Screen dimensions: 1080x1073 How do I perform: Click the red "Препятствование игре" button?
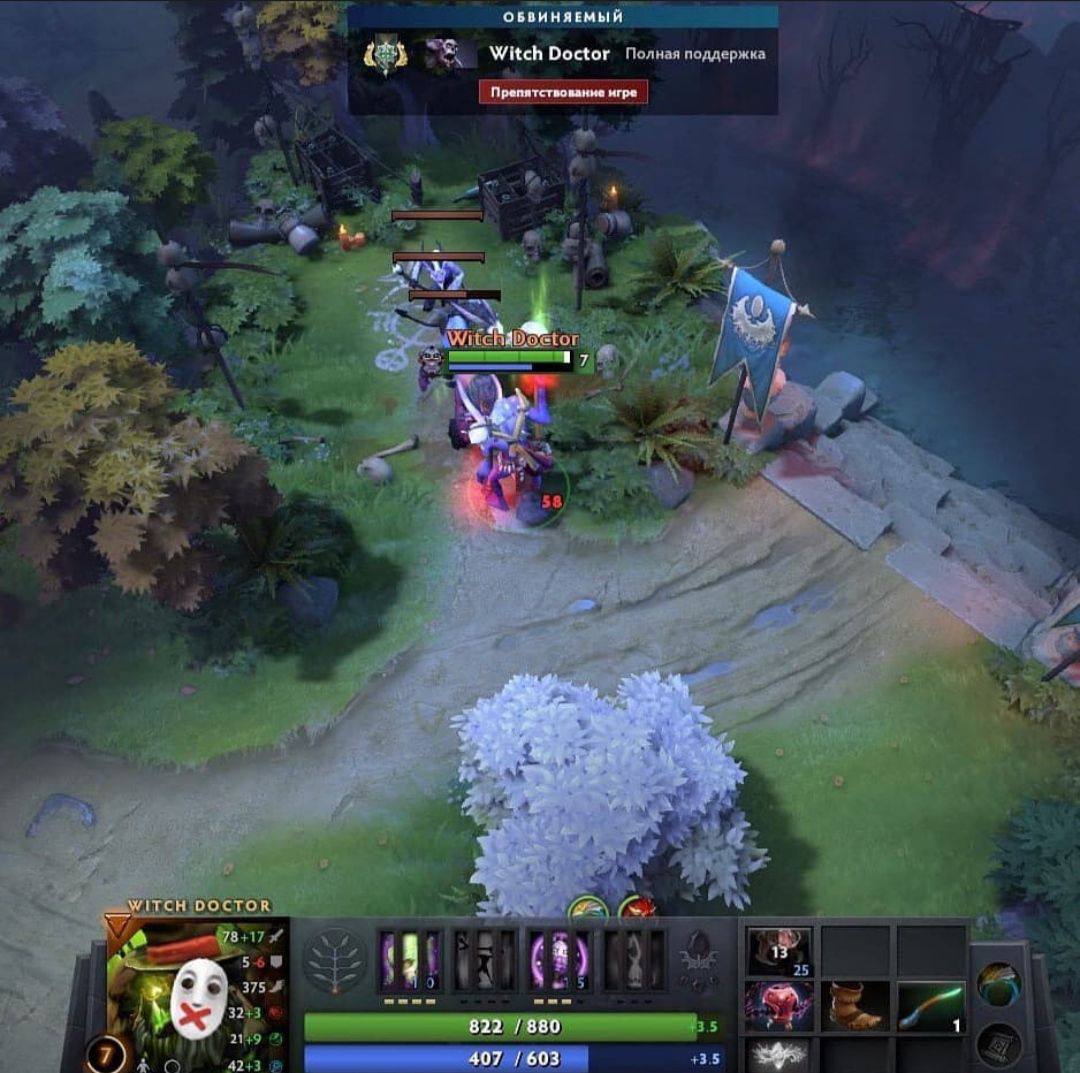pyautogui.click(x=563, y=92)
